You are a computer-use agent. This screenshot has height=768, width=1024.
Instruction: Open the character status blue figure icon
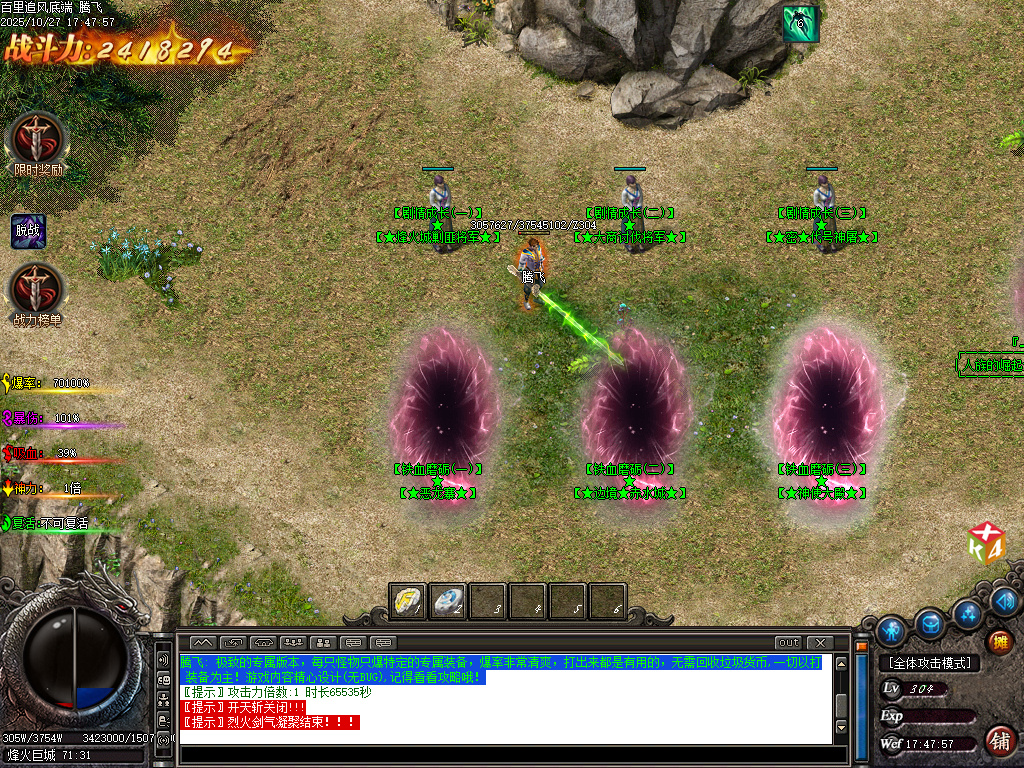pyautogui.click(x=890, y=631)
